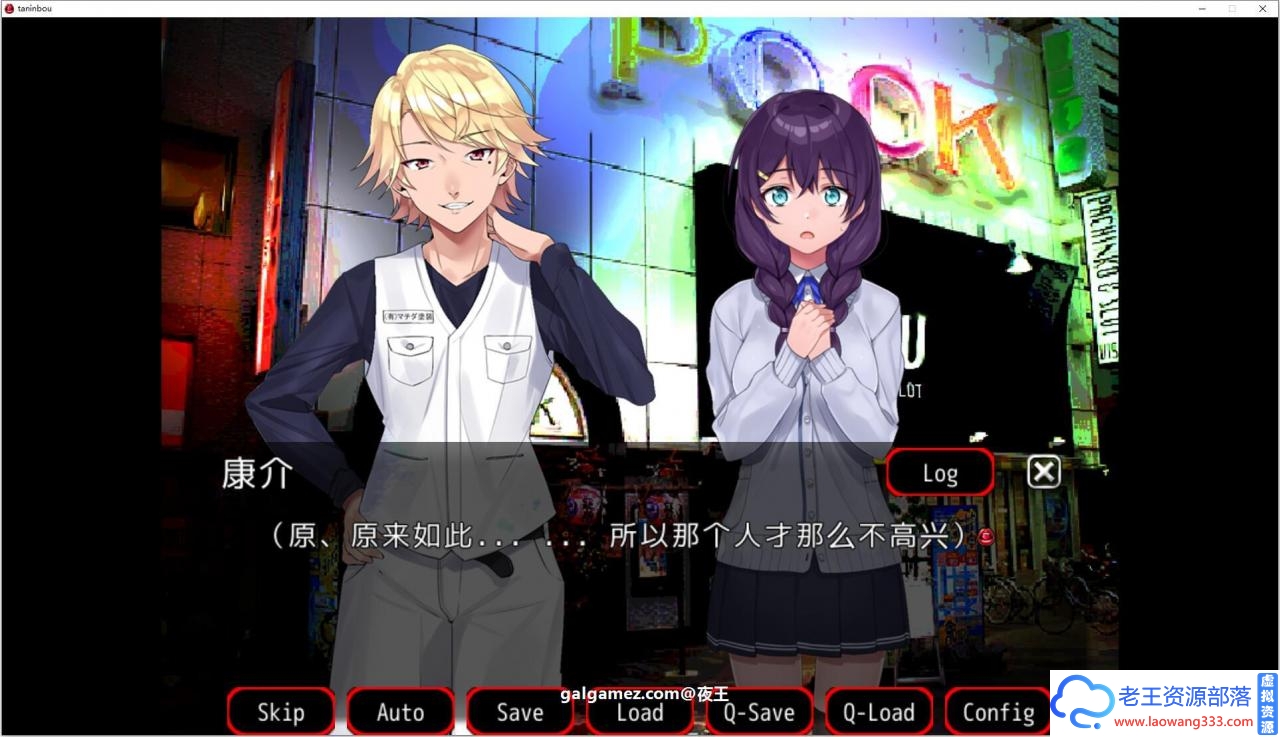1280x737 pixels.
Task: Open the Save screen
Action: point(520,712)
